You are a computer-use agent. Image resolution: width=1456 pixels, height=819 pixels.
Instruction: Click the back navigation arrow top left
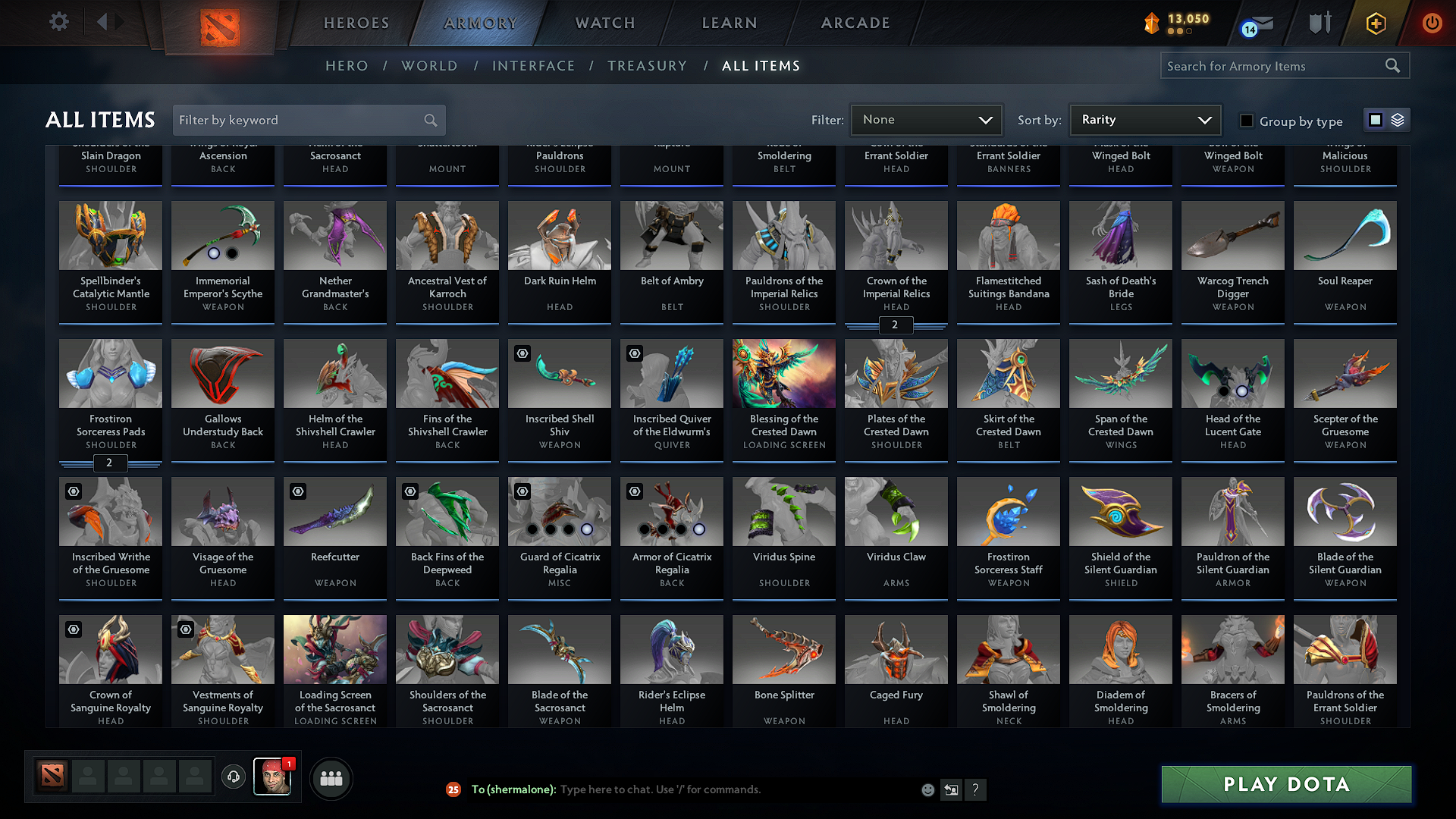[x=104, y=21]
